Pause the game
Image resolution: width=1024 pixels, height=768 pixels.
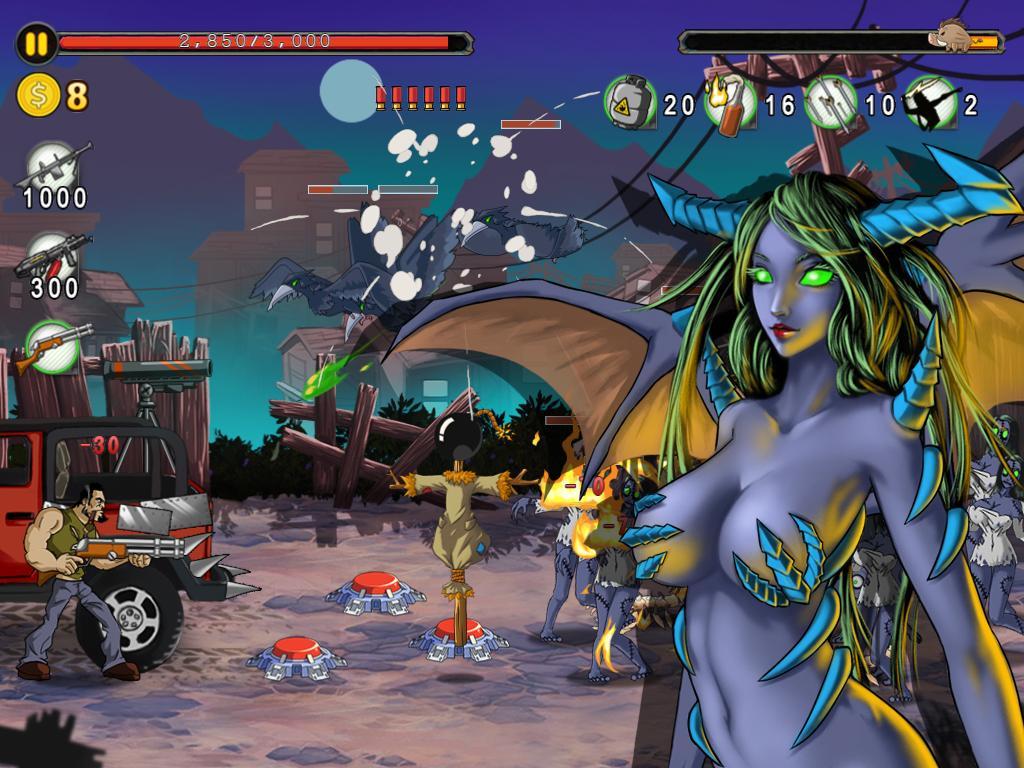(x=37, y=43)
